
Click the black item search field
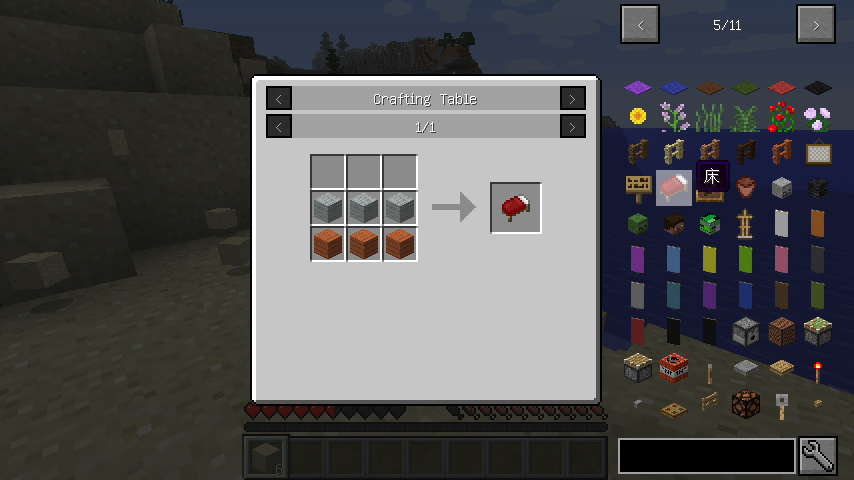pos(707,456)
